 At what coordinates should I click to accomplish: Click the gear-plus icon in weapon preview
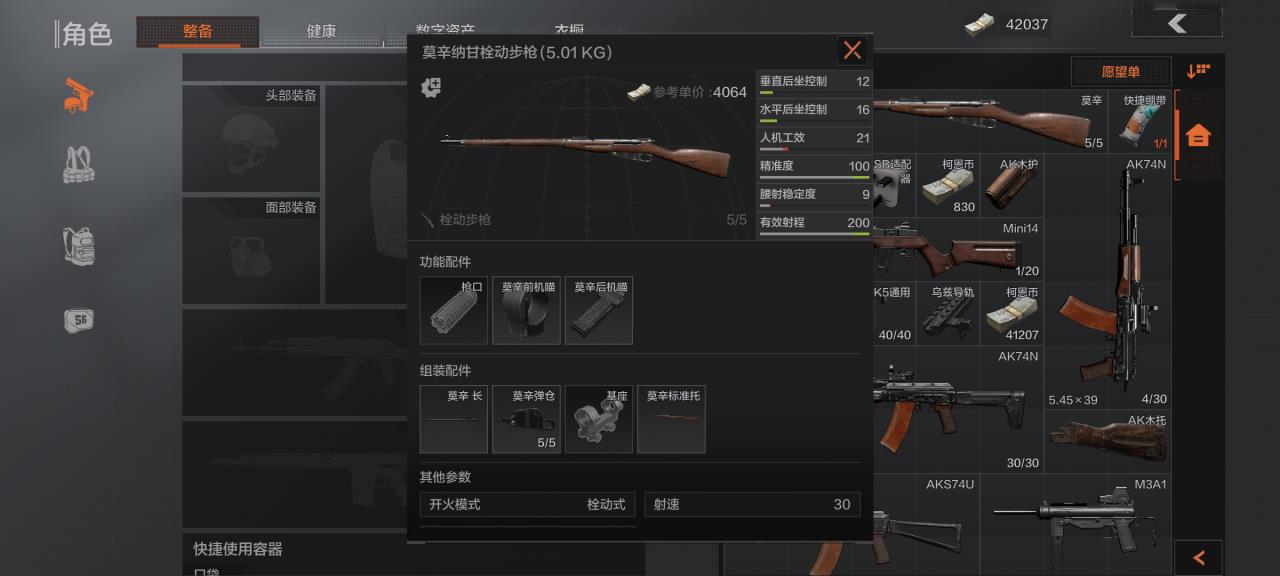point(432,87)
